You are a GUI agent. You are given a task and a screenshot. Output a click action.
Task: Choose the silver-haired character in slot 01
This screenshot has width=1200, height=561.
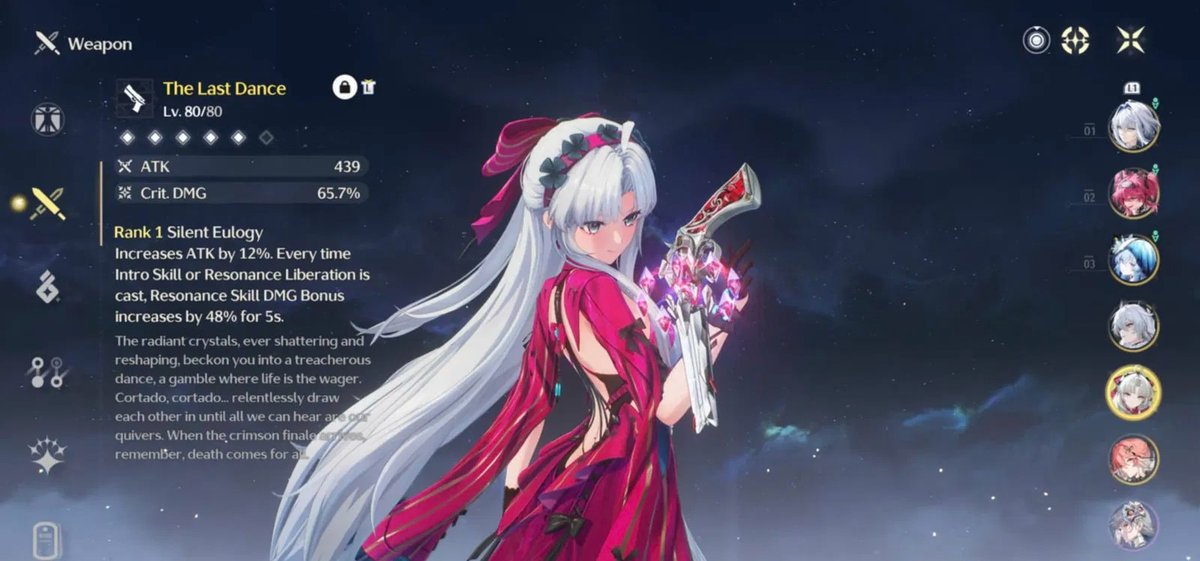tap(1134, 126)
